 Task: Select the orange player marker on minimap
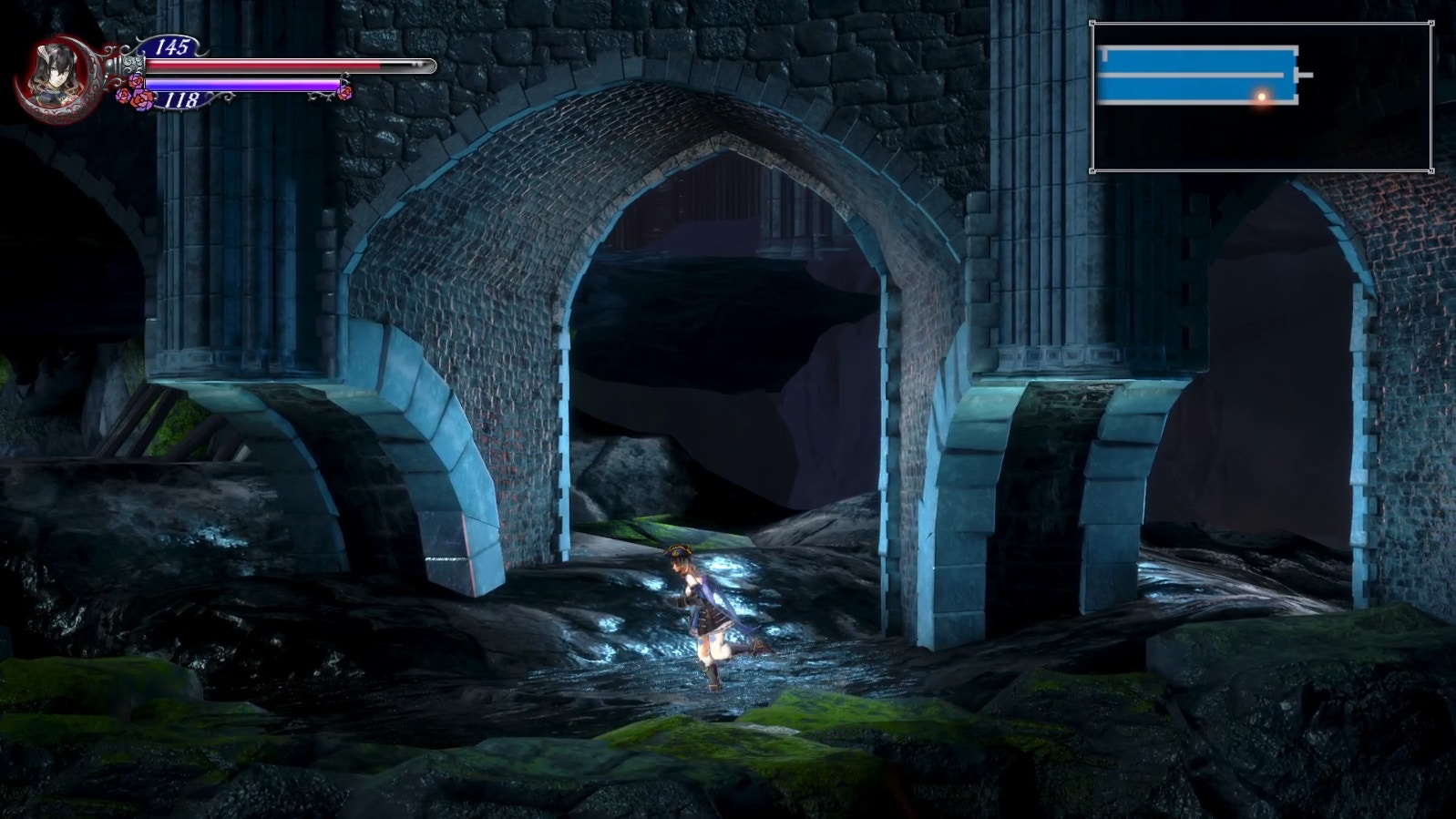point(1262,96)
